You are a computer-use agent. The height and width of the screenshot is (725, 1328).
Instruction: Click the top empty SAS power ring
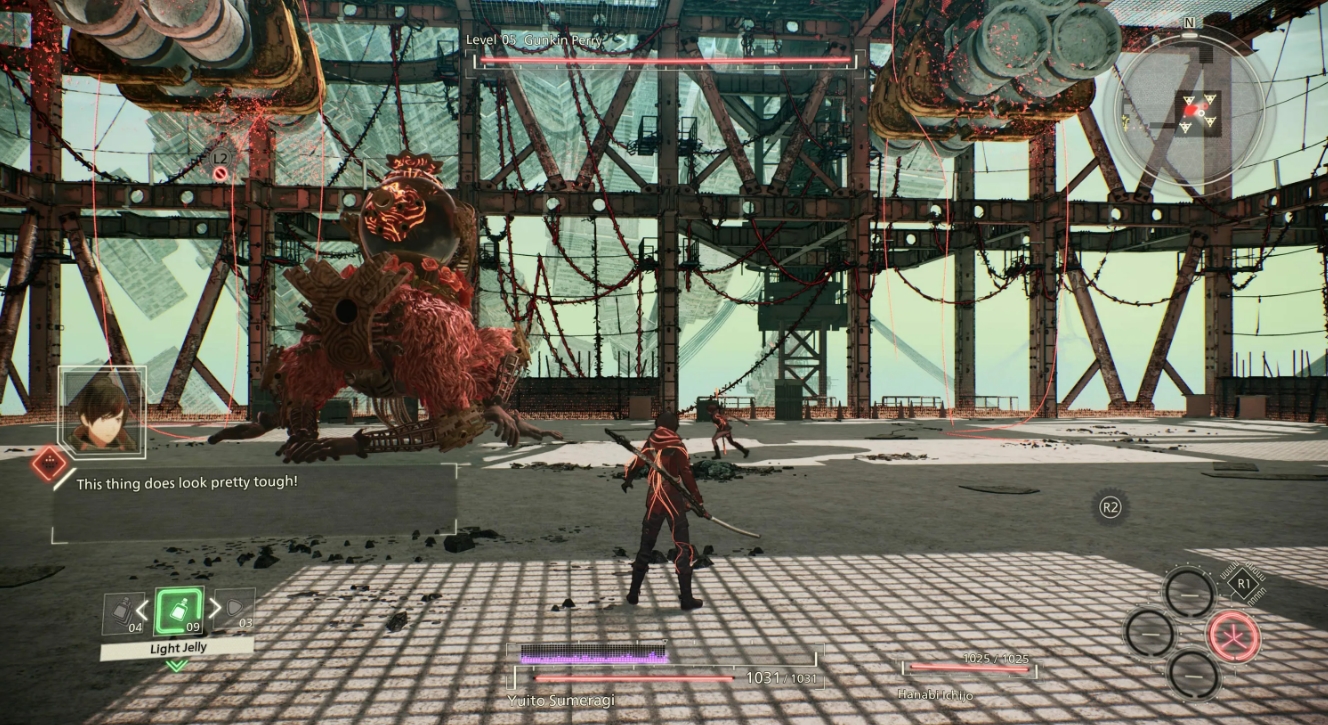(x=1190, y=594)
